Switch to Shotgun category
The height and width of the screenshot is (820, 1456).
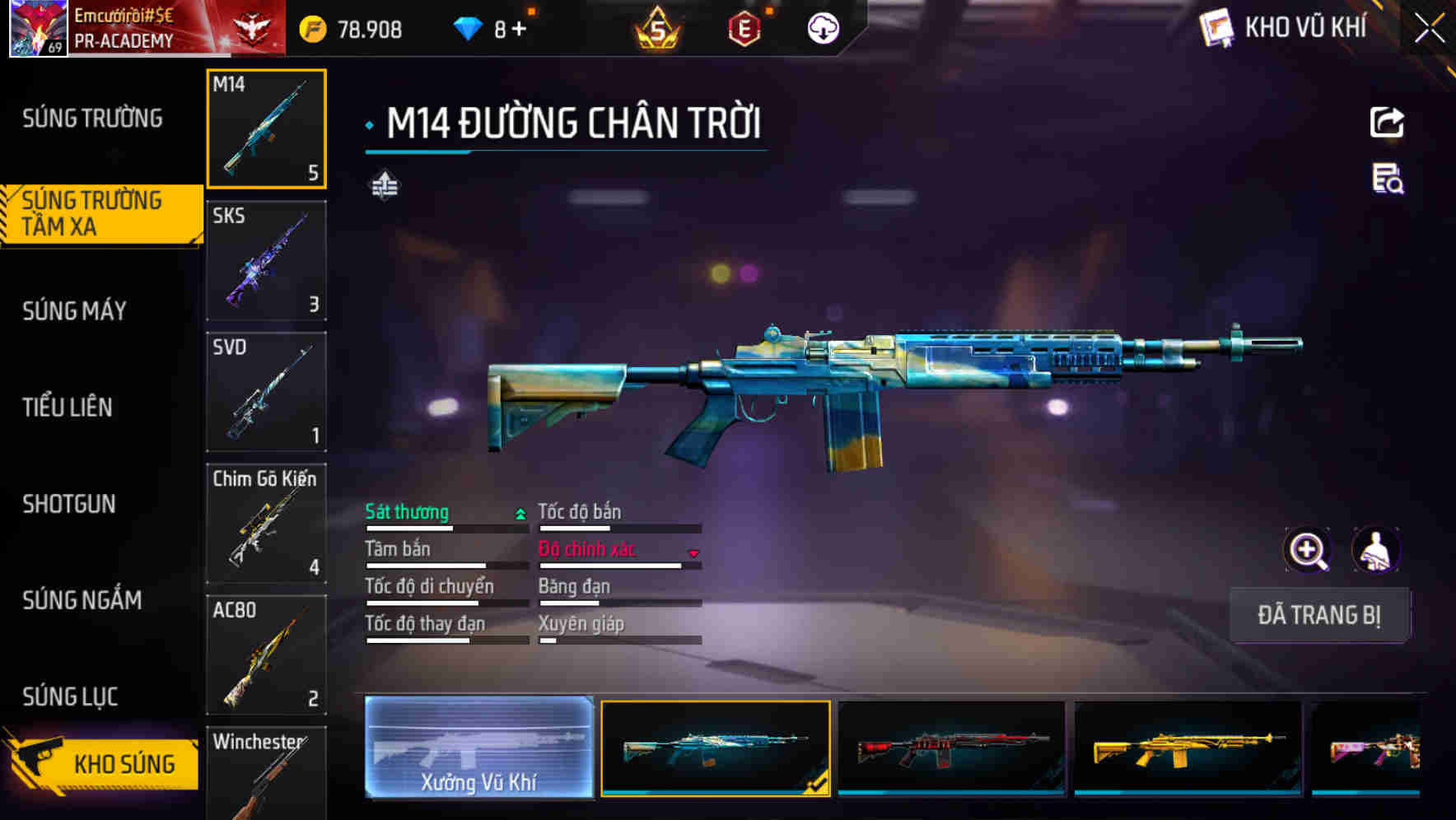click(69, 504)
